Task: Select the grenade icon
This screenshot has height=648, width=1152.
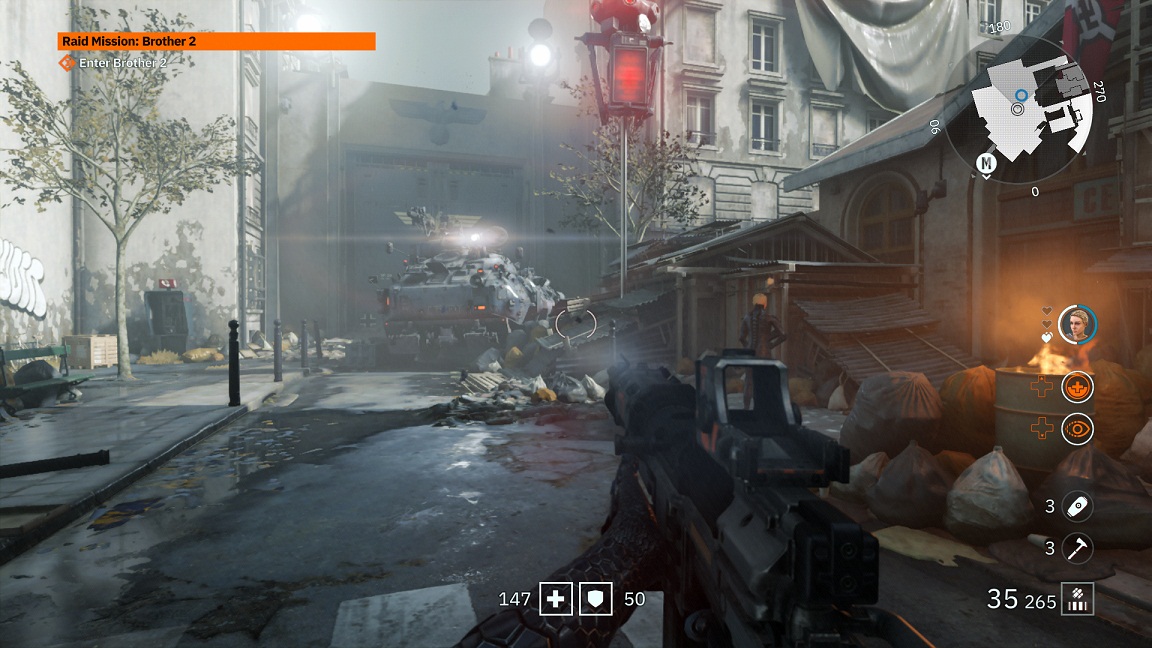Action: click(1077, 506)
